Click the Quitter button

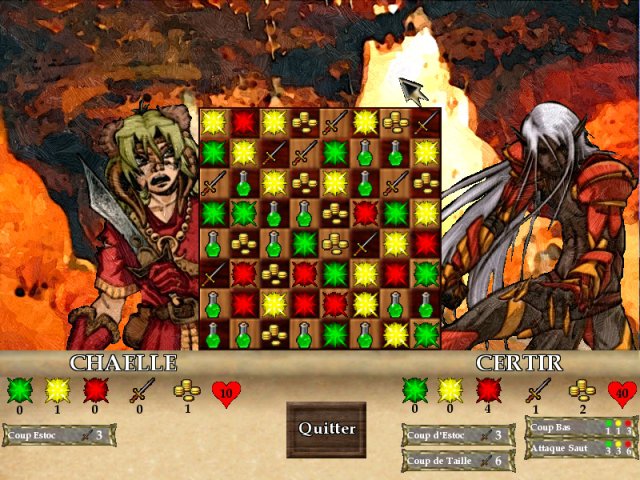coord(326,429)
